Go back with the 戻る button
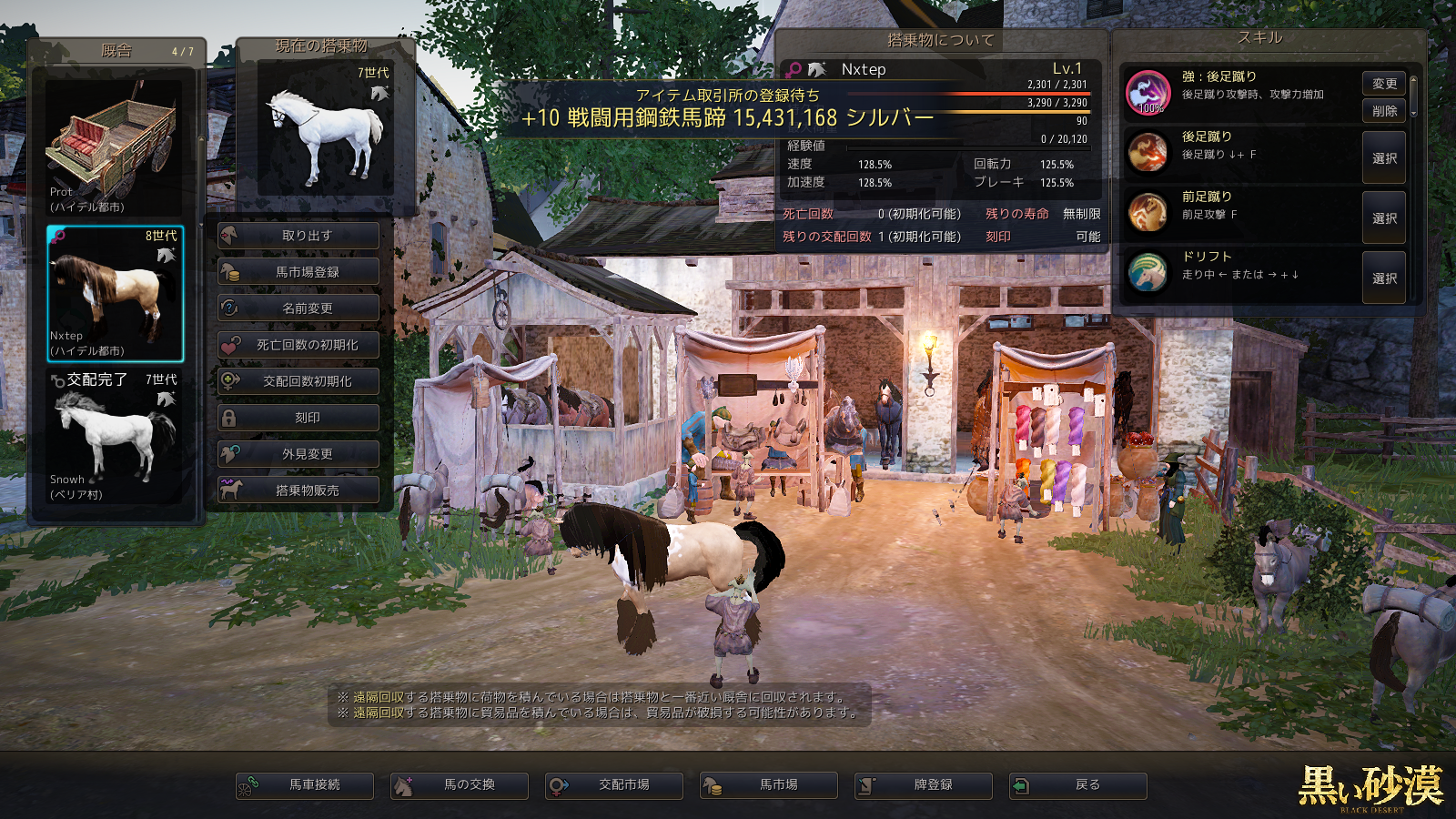The image size is (1456, 819). (1078, 785)
